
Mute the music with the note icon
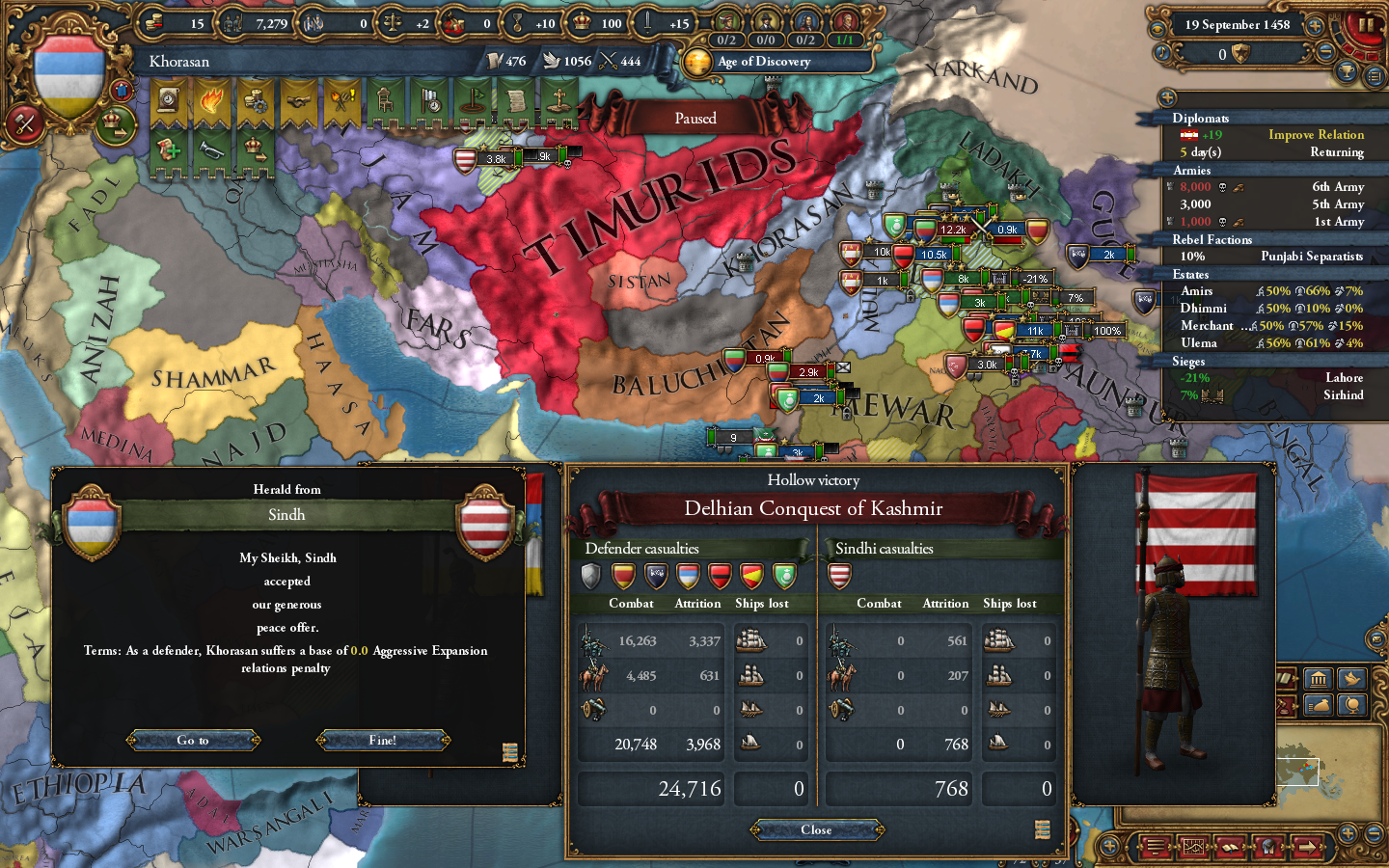(1161, 51)
